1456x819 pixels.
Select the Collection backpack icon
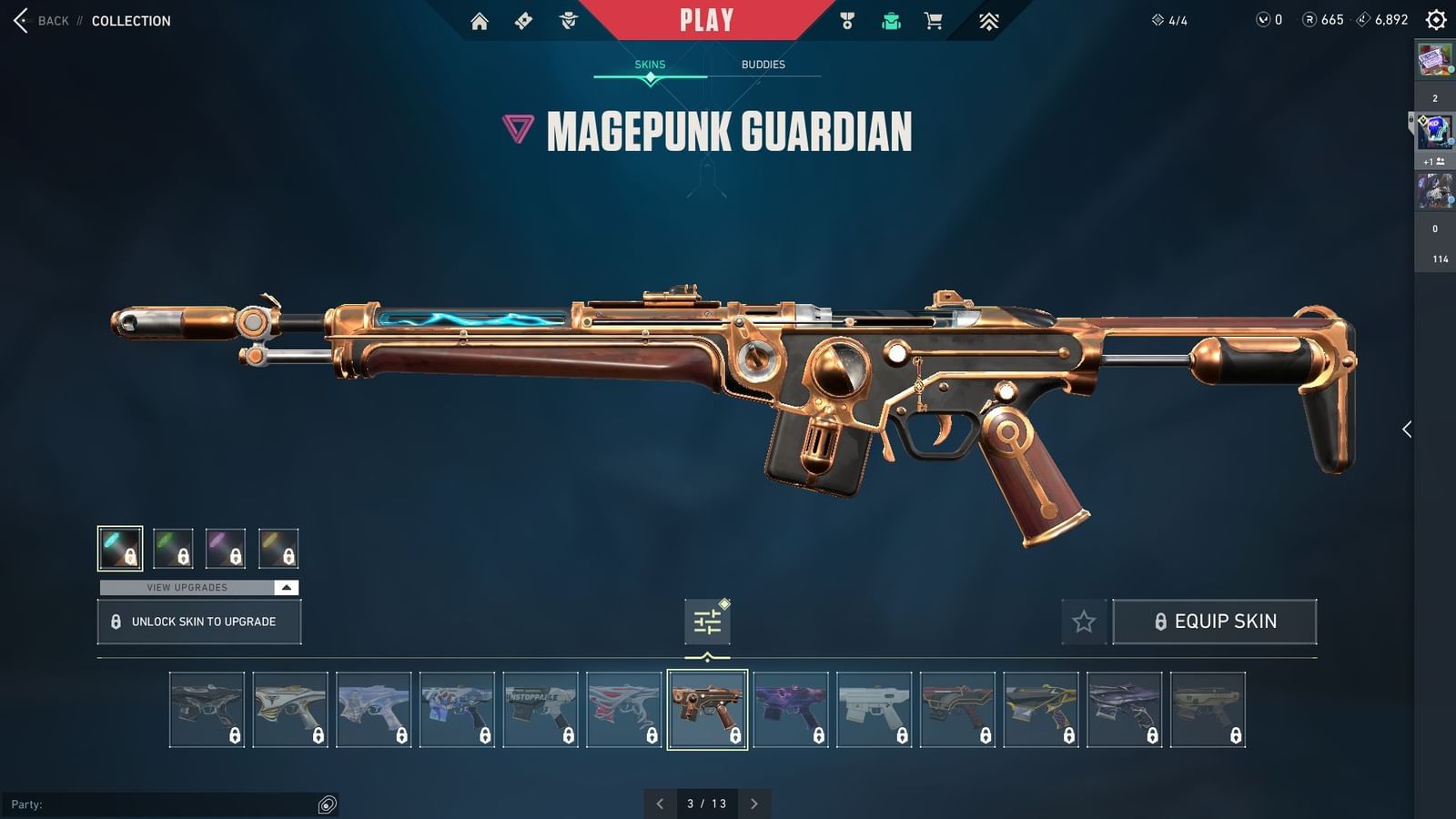point(890,20)
